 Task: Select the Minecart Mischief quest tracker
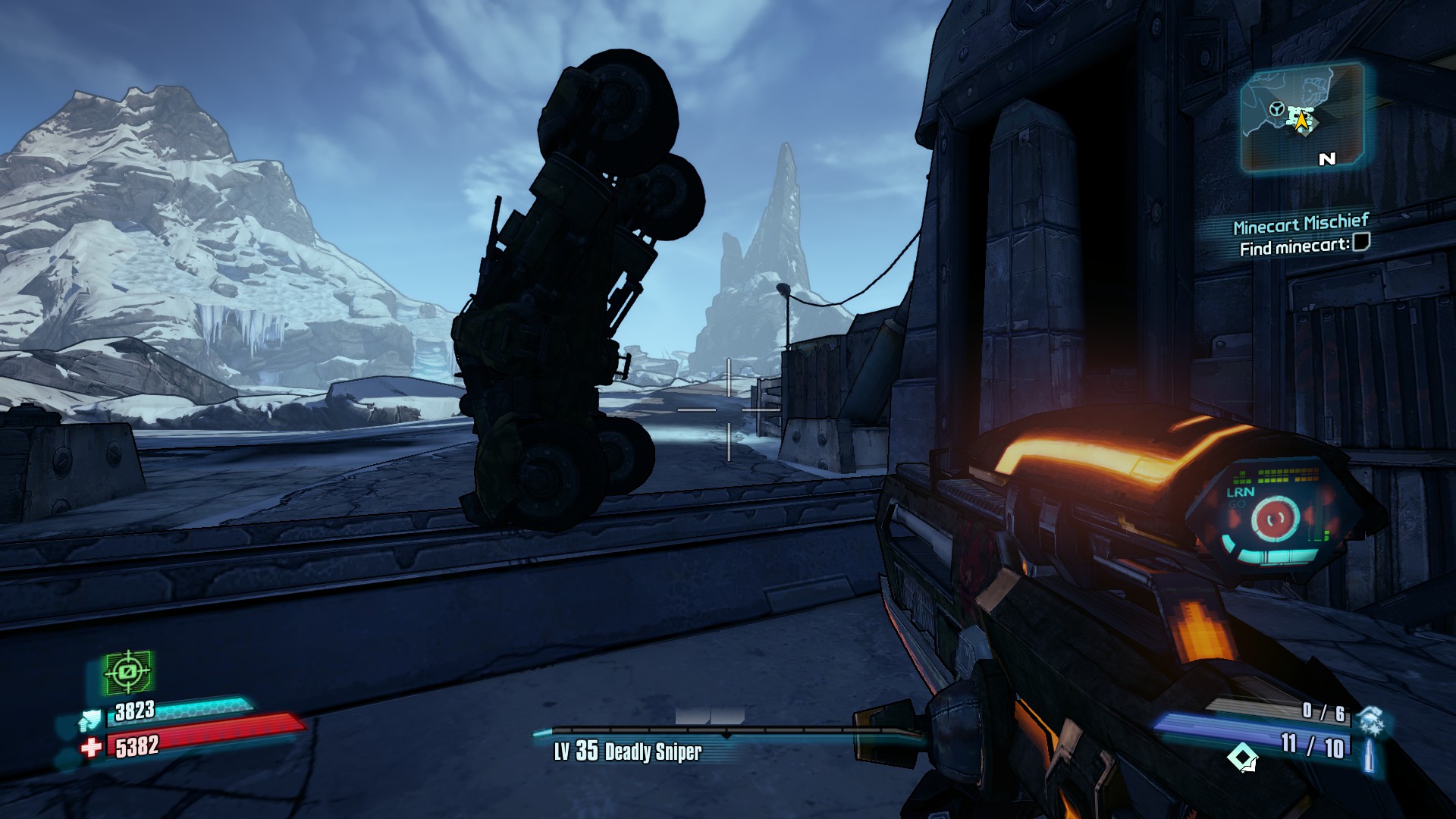pos(1301,224)
